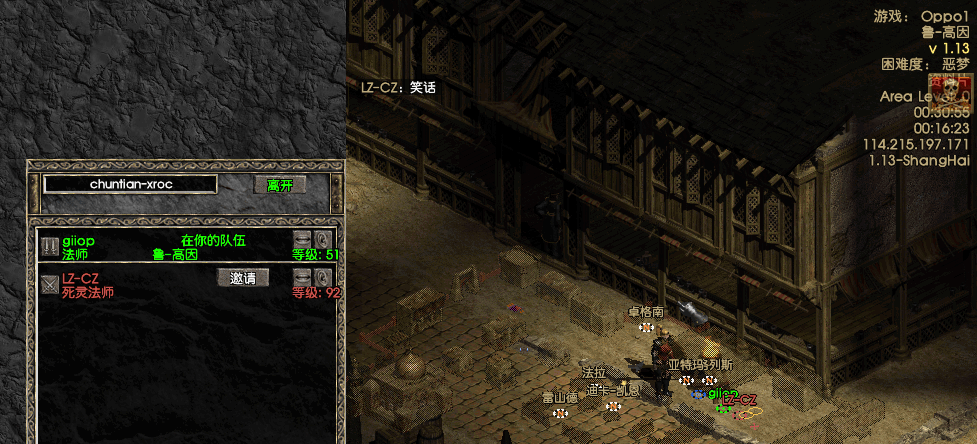Leave the party with the 离开 button
This screenshot has width=977, height=444.
[x=279, y=185]
